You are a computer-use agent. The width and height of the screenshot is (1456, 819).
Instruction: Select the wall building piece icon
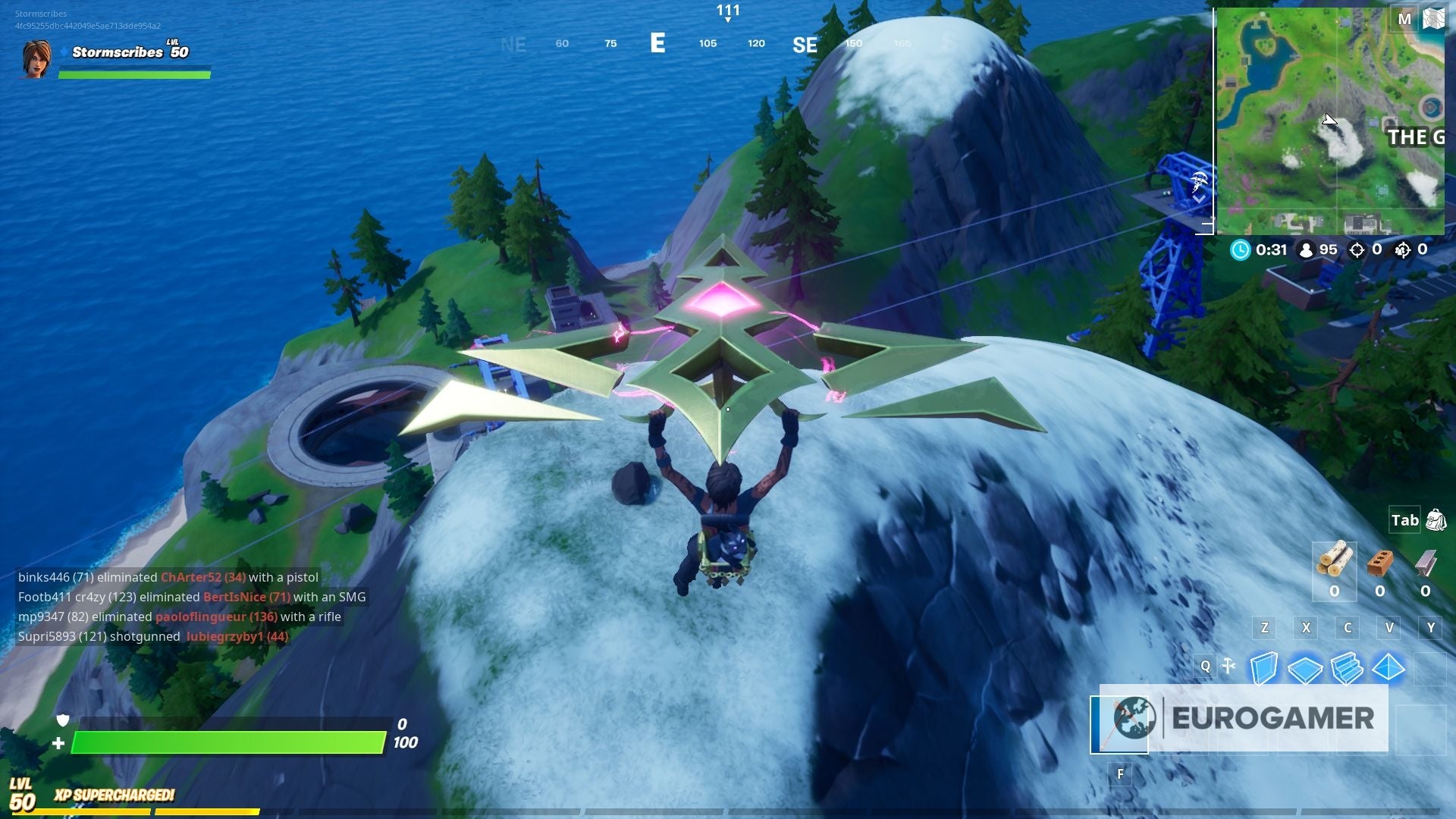click(x=1265, y=667)
